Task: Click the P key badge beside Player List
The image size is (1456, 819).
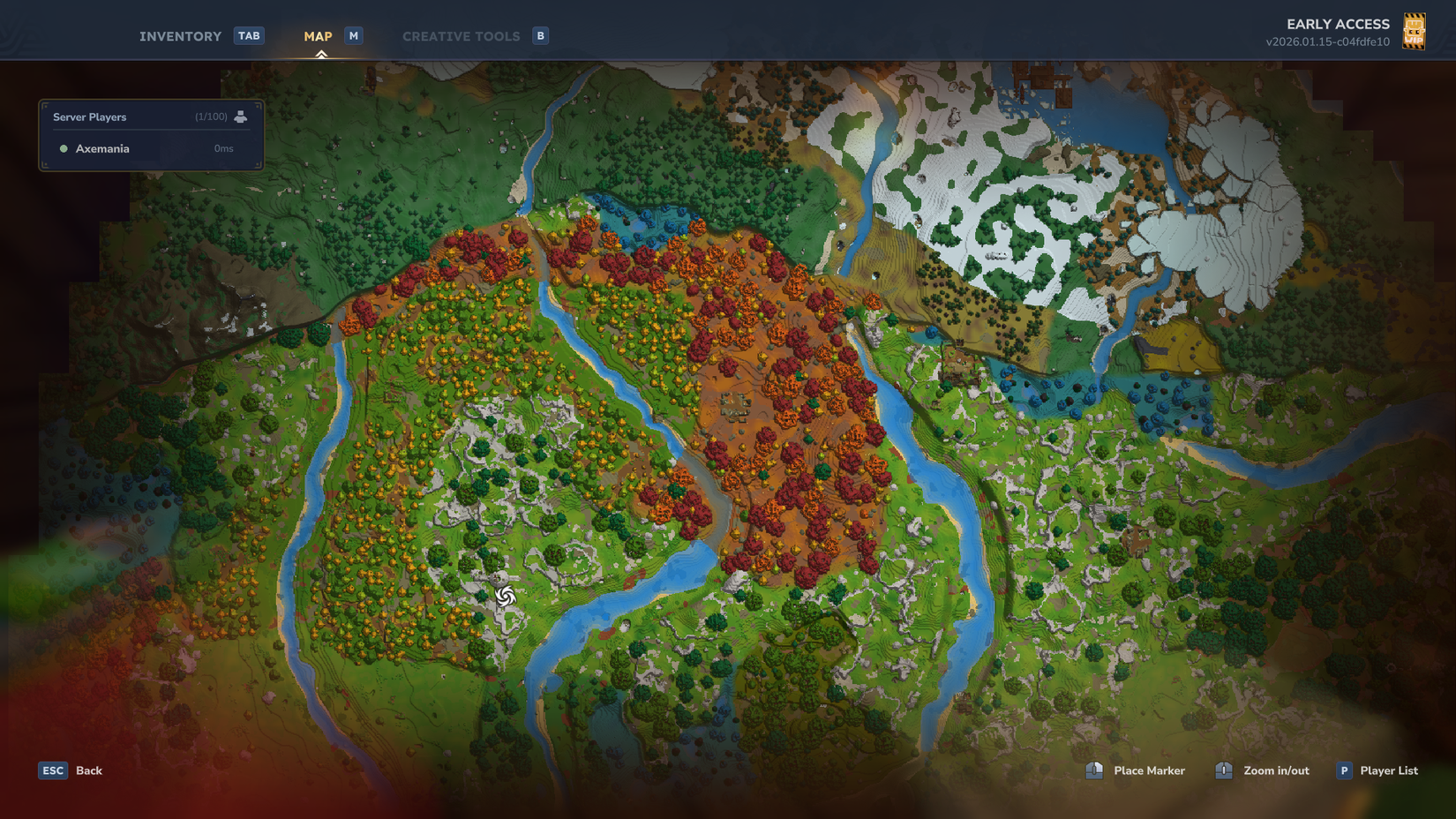Action: click(x=1343, y=770)
